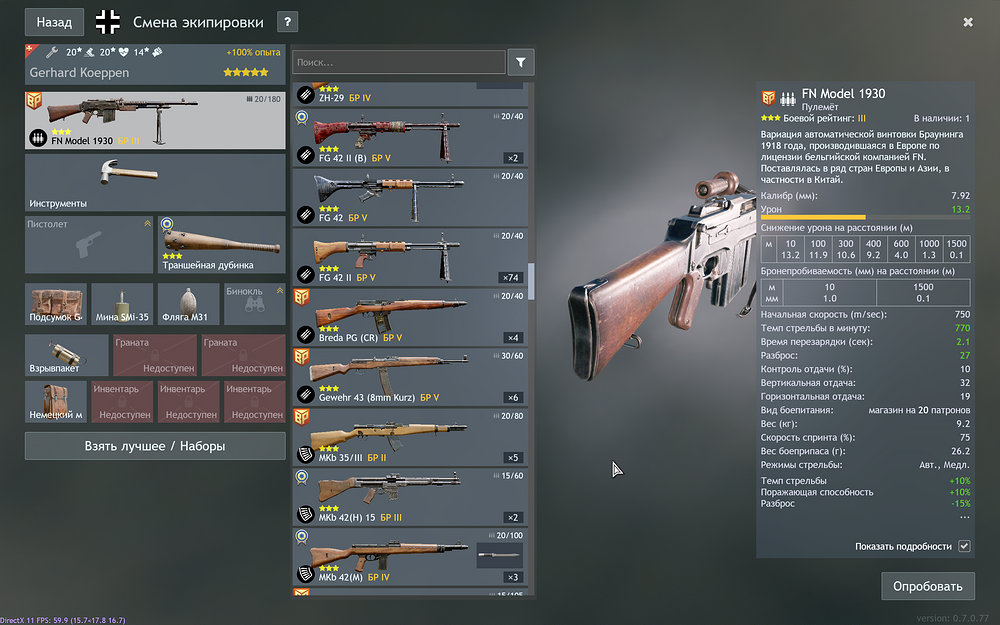1000x625 pixels.
Task: Choose MKb 35/III in the weapon list
Action: (412, 437)
